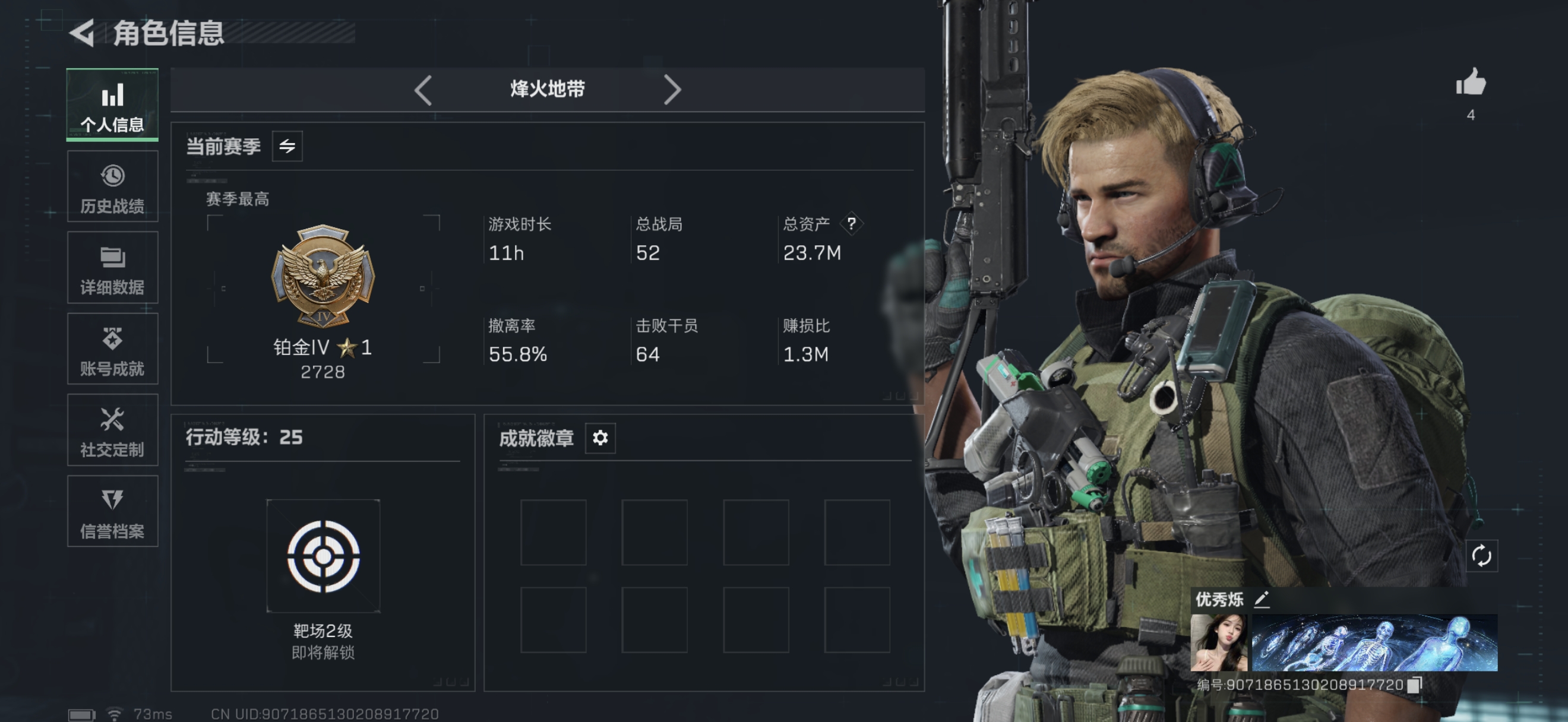Open the 社交定制 customization menu
Viewport: 1568px width, 722px height.
pyautogui.click(x=112, y=430)
